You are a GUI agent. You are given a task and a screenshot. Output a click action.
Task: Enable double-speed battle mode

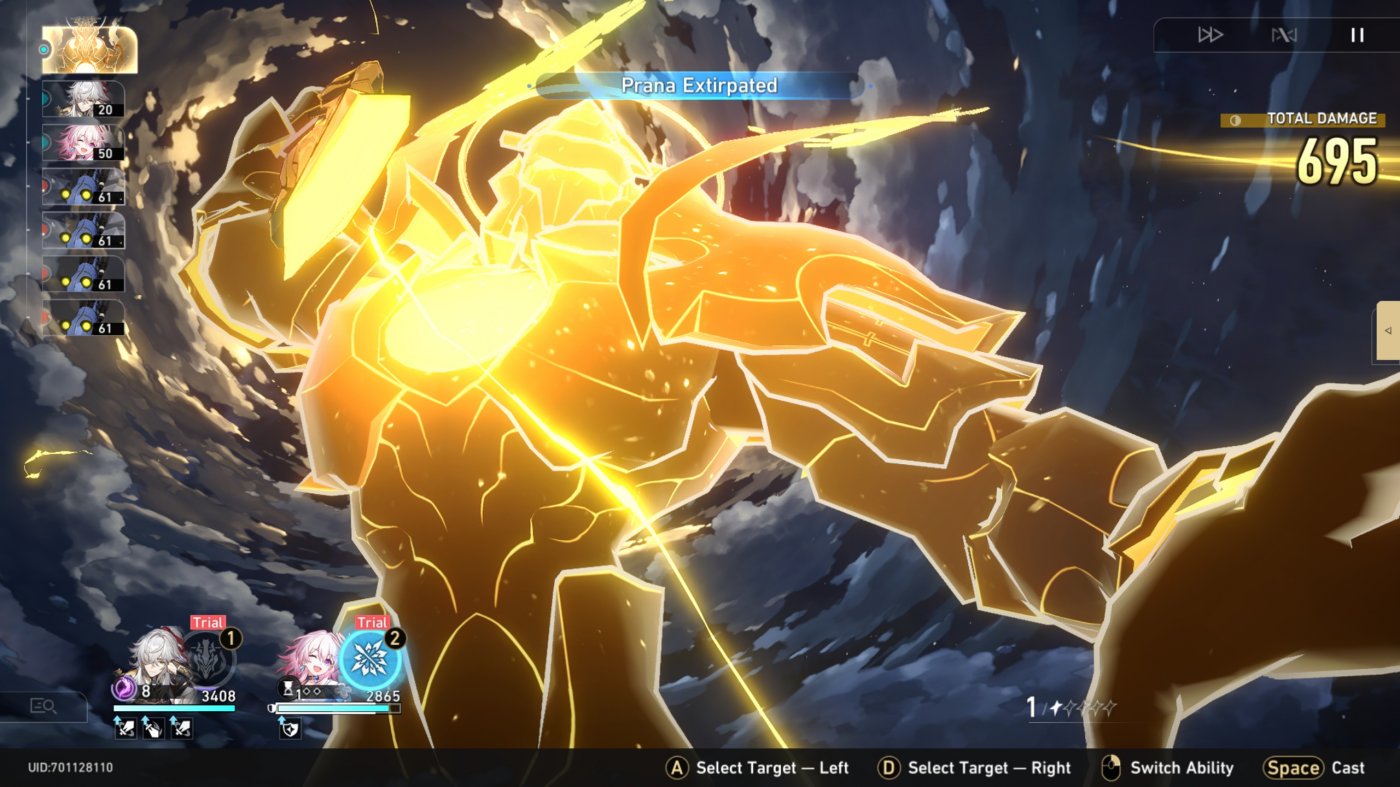point(1211,35)
